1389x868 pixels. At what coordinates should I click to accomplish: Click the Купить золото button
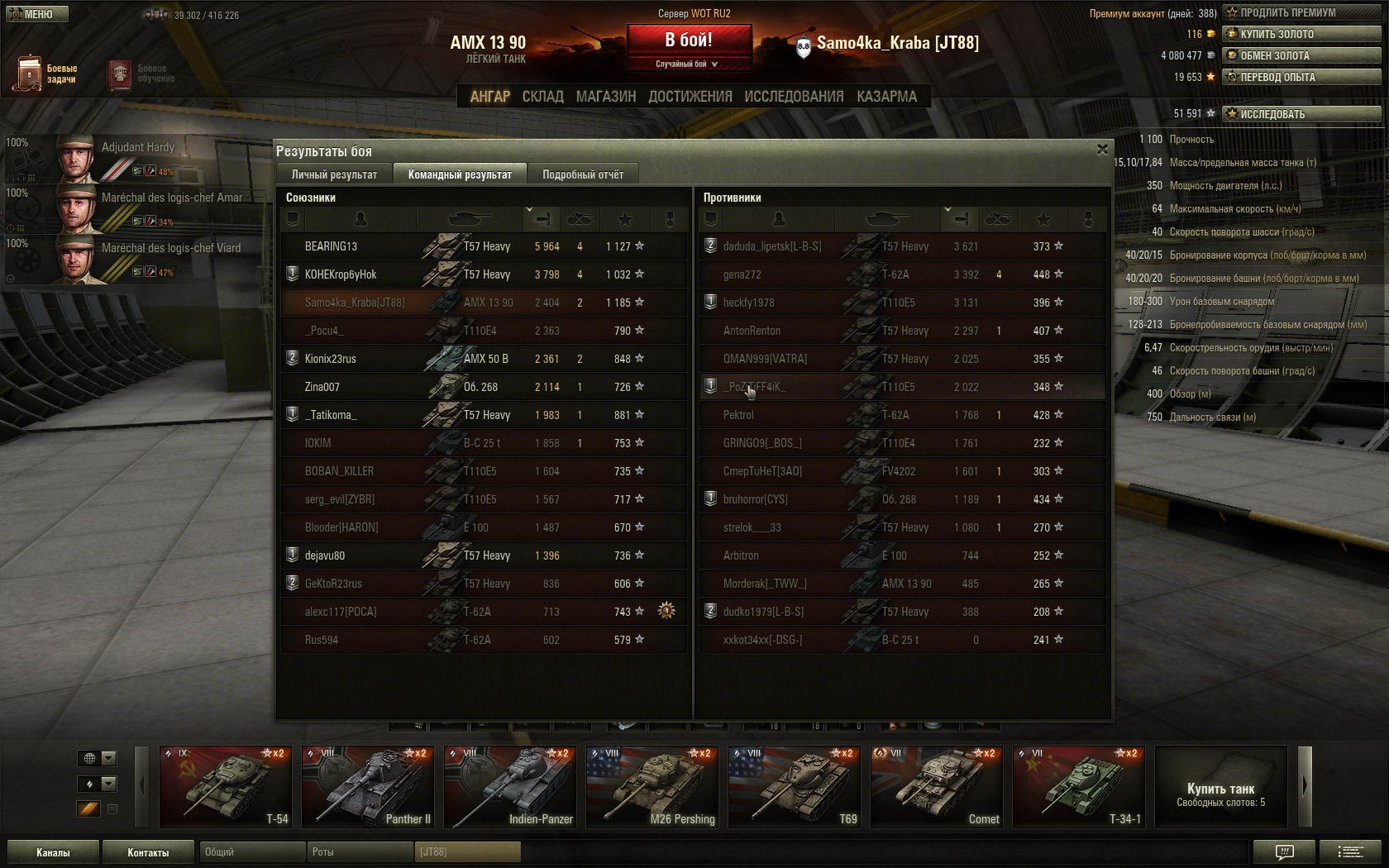[x=1301, y=34]
